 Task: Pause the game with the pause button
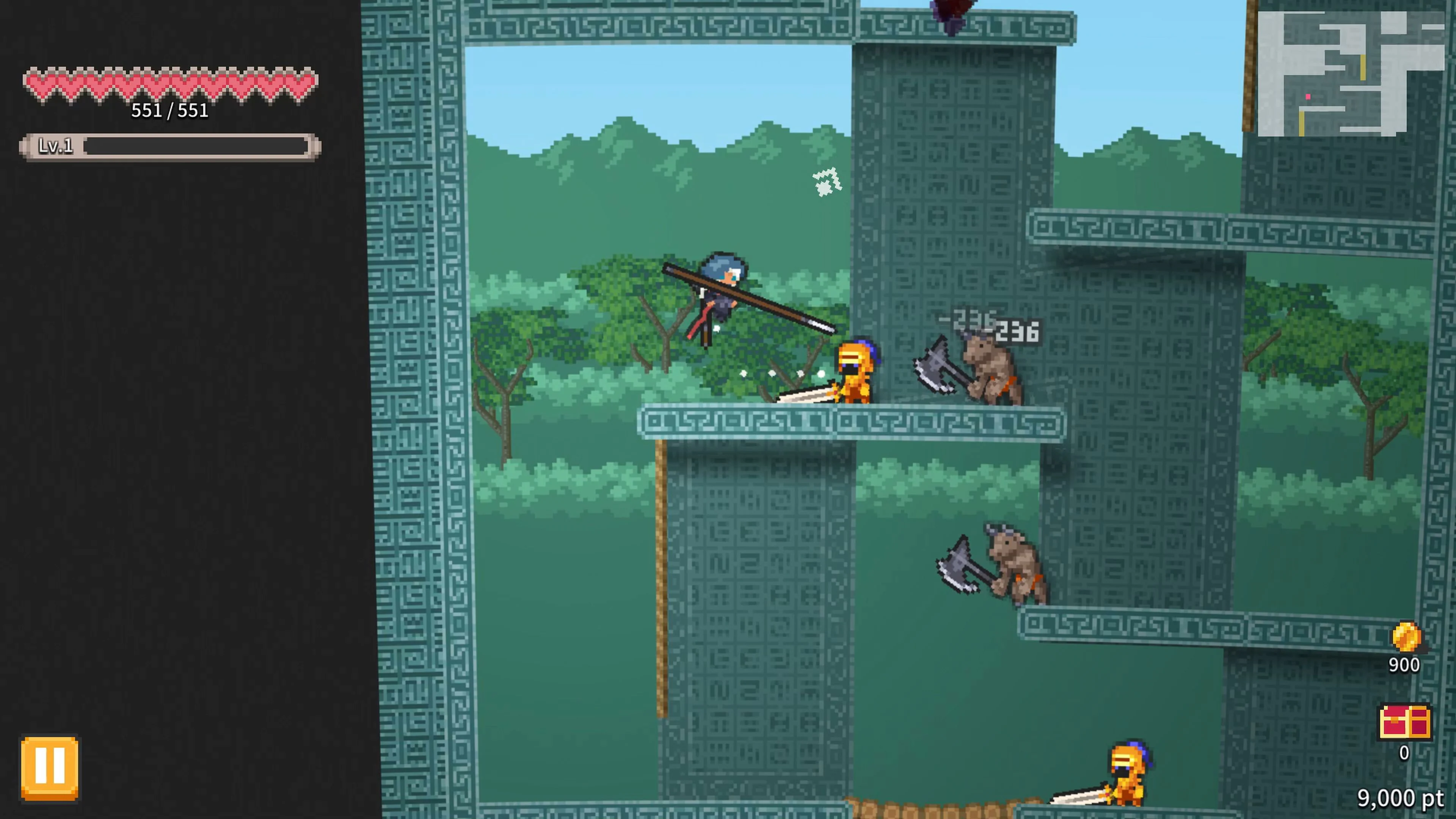[50, 767]
